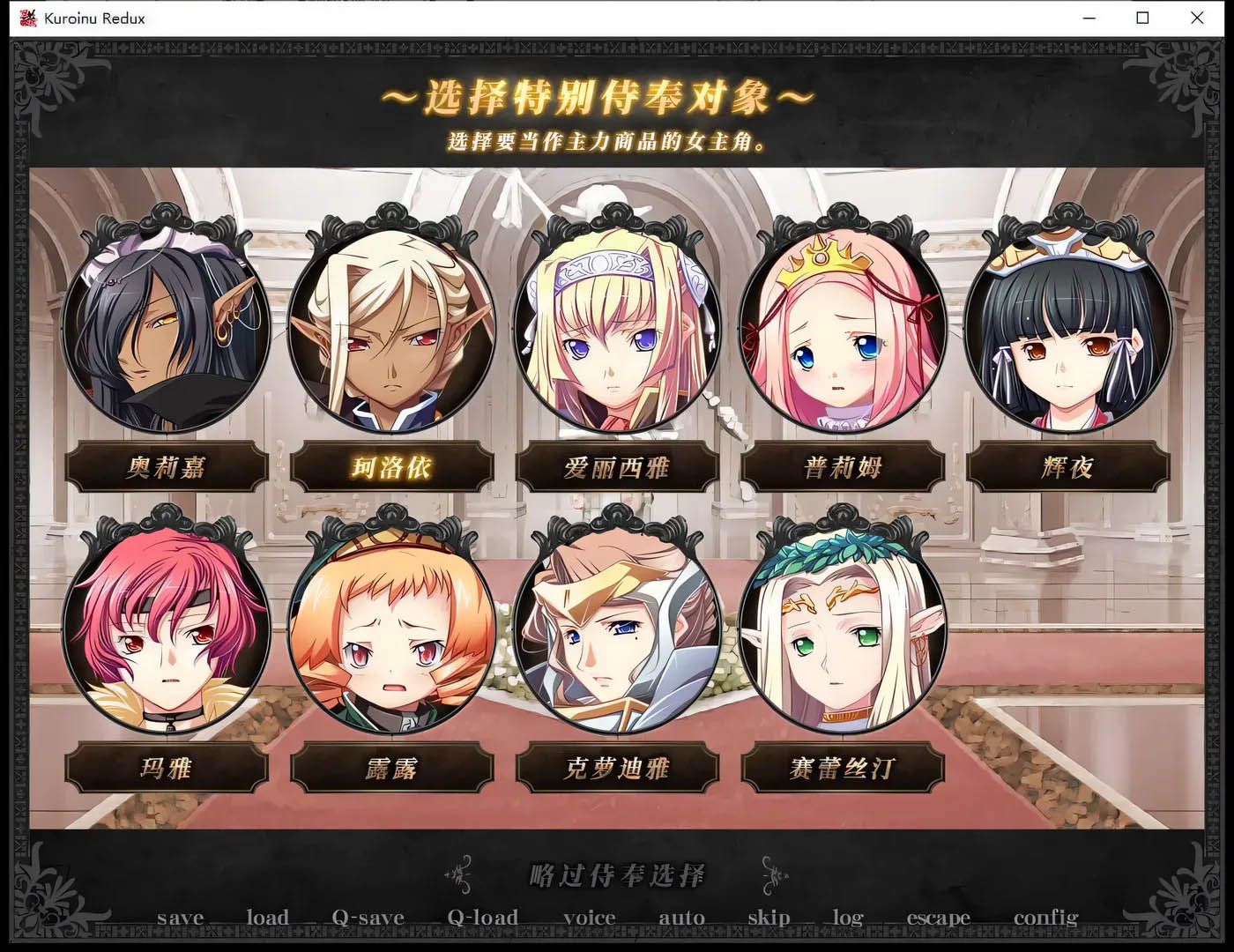
Task: Enable skip mode
Action: 769,918
